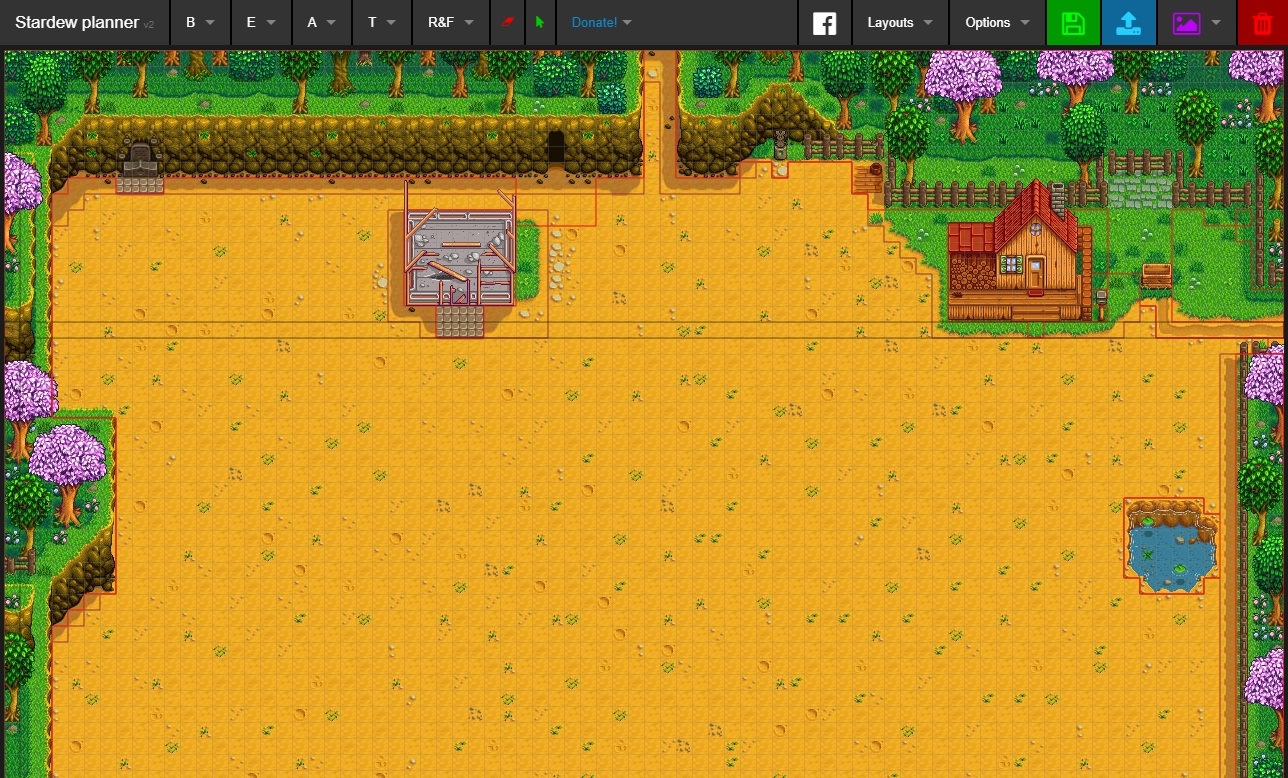Expand the T terrain dropdown
Viewport: 1288px width, 778px height.
pos(378,22)
